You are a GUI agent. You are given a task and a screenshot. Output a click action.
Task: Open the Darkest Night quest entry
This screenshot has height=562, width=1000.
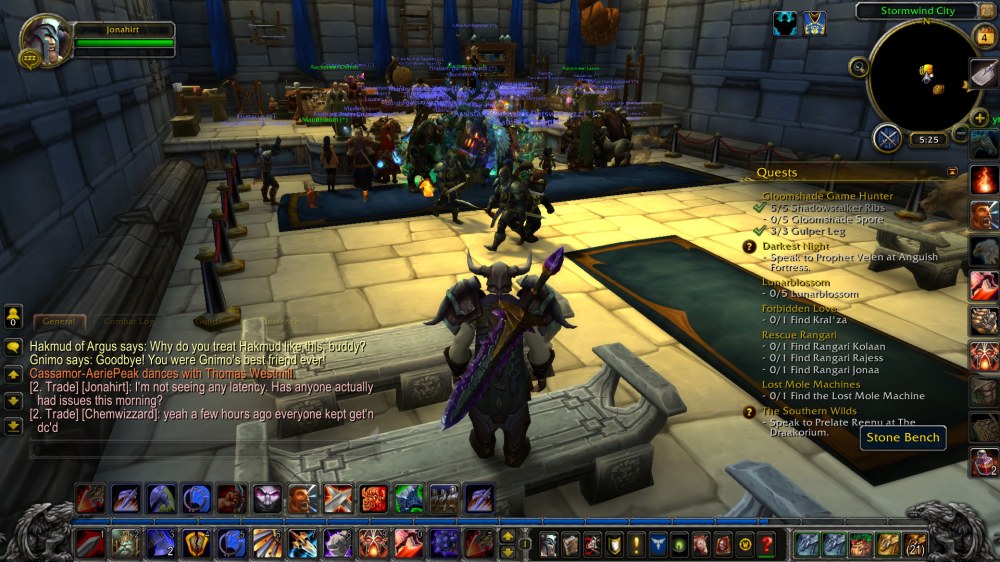(x=796, y=246)
